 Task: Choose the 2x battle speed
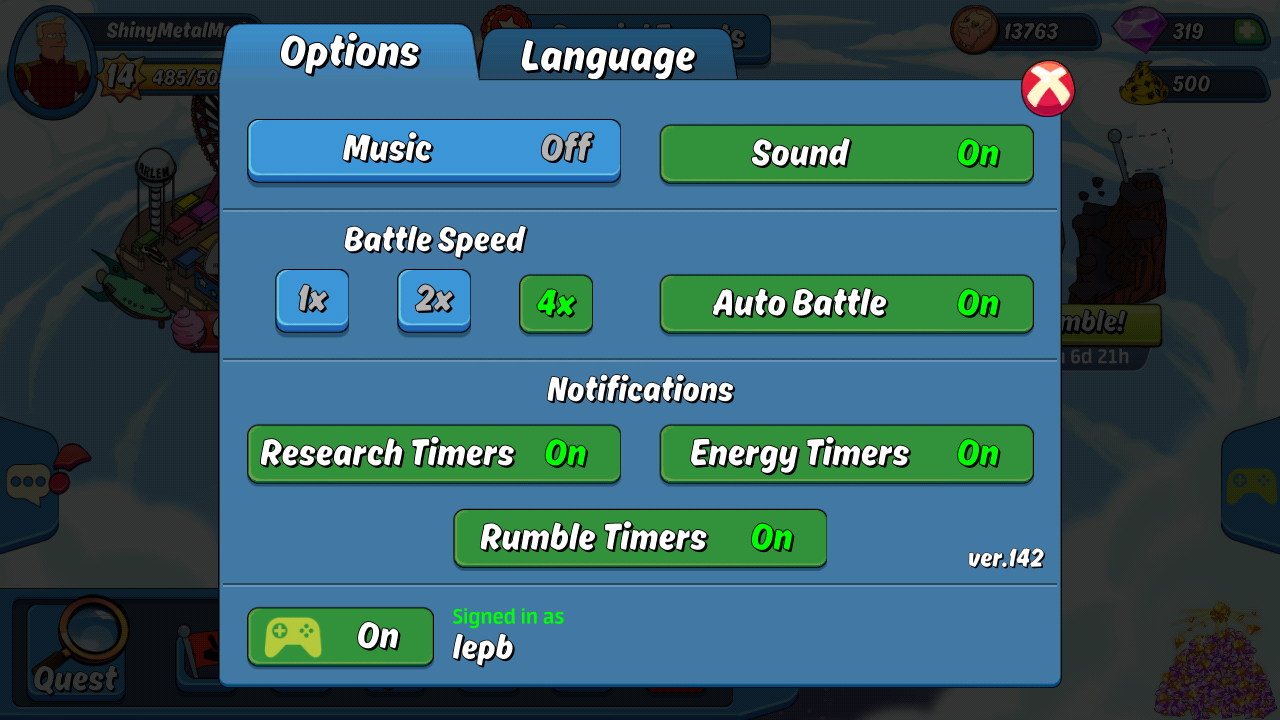pos(434,299)
